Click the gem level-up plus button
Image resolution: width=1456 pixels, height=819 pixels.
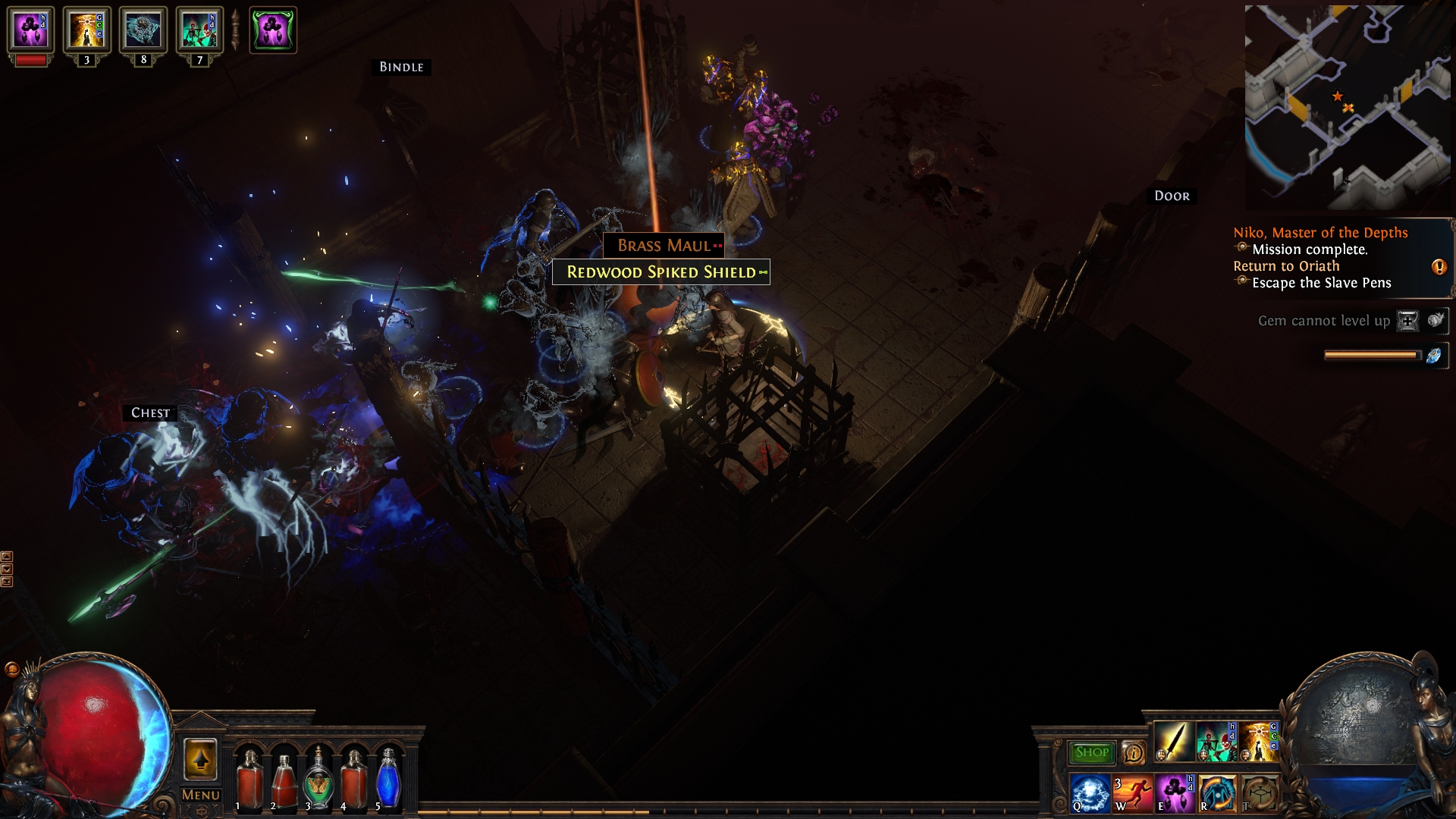(1407, 321)
